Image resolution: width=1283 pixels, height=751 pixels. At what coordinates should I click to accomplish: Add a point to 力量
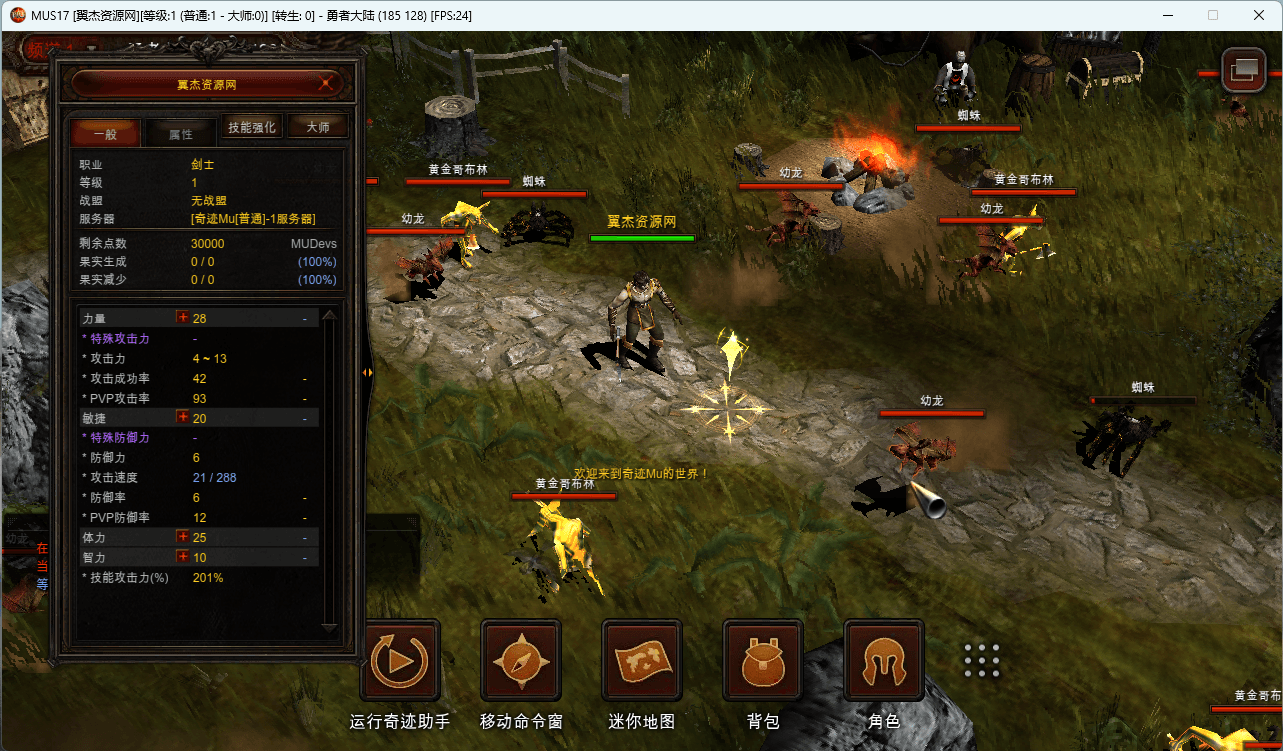[183, 317]
